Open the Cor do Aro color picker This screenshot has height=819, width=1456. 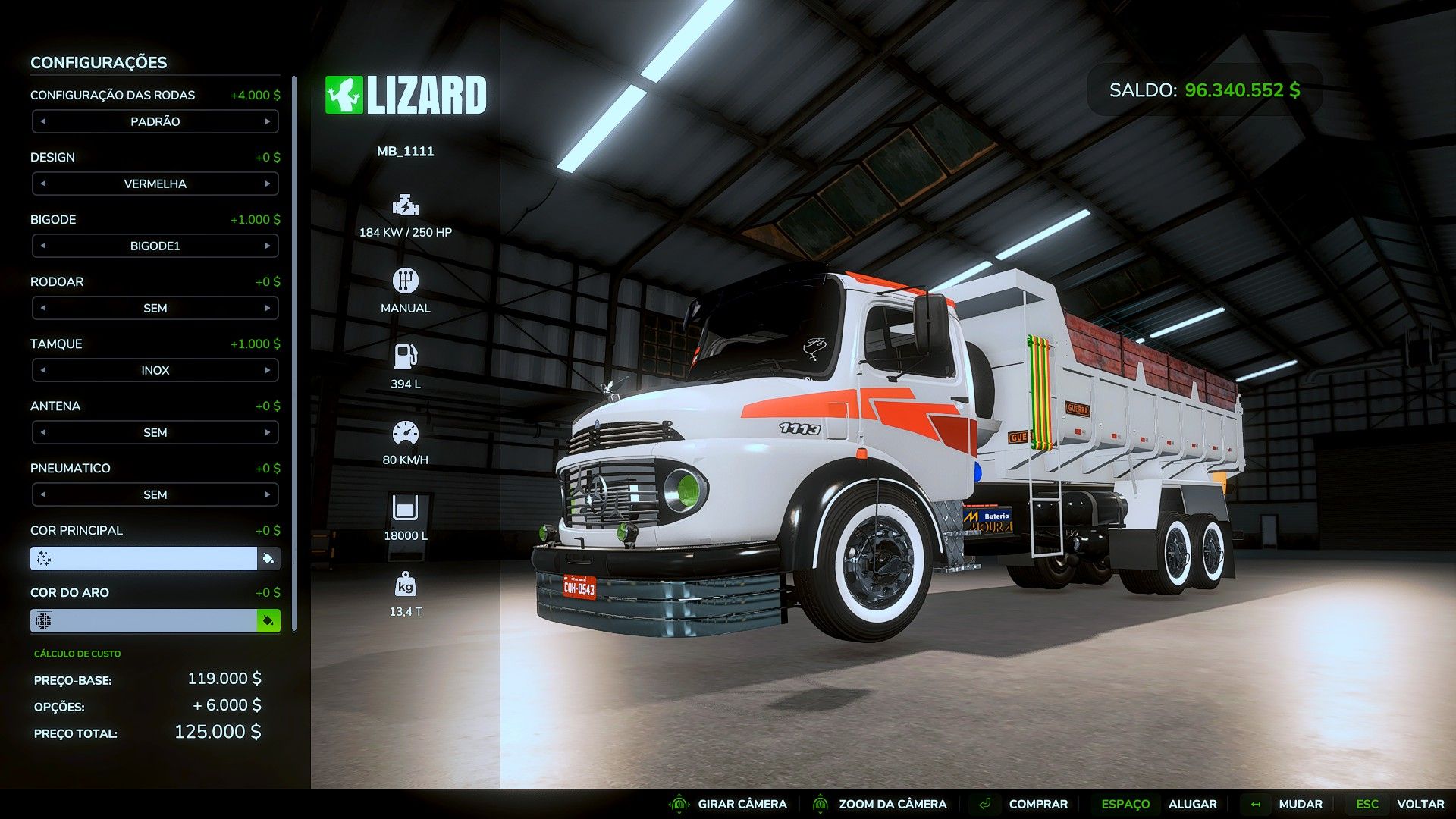coord(268,621)
